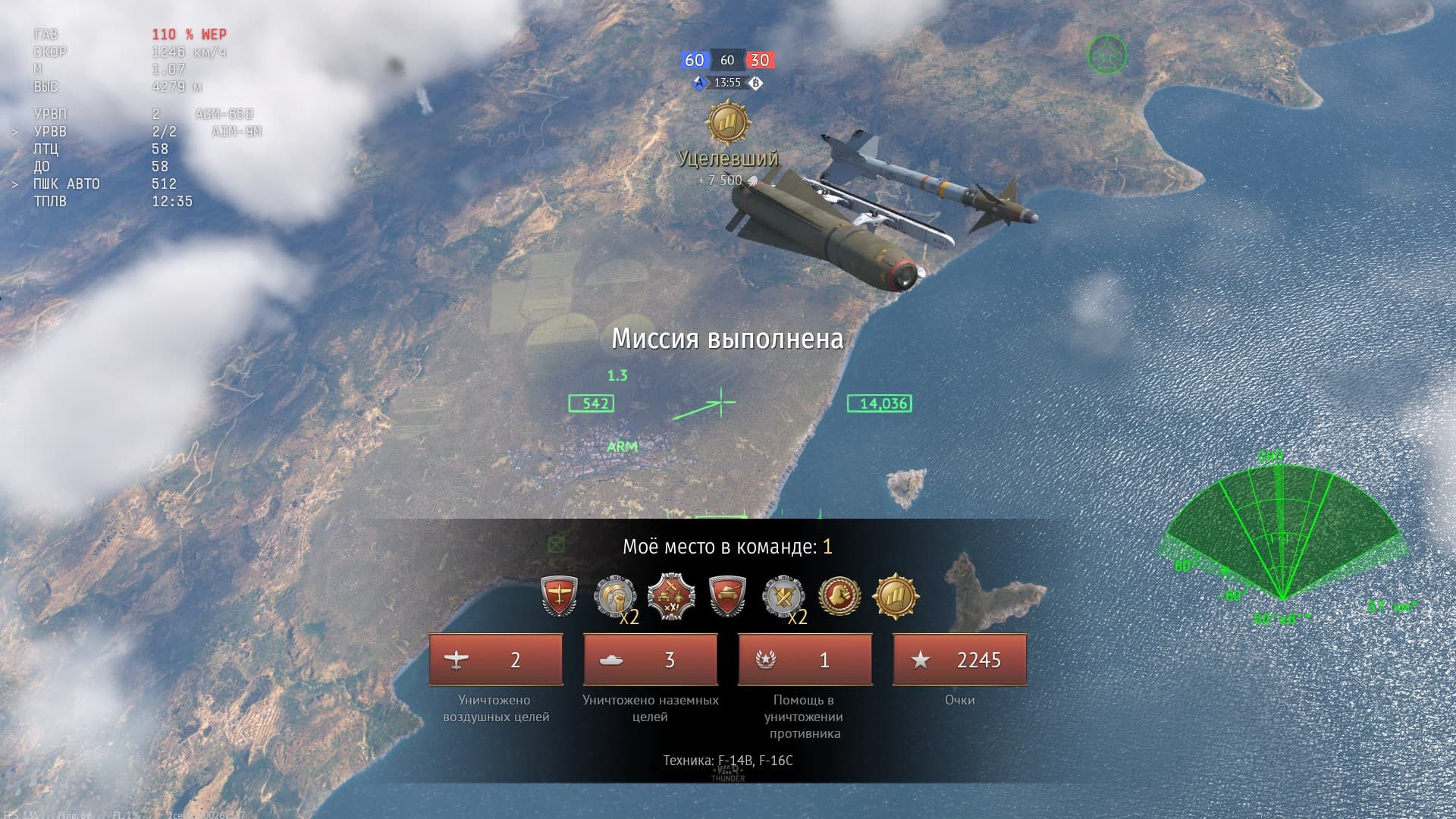
Task: Click the silver helmet-and-fist x2 medal
Action: 614,596
